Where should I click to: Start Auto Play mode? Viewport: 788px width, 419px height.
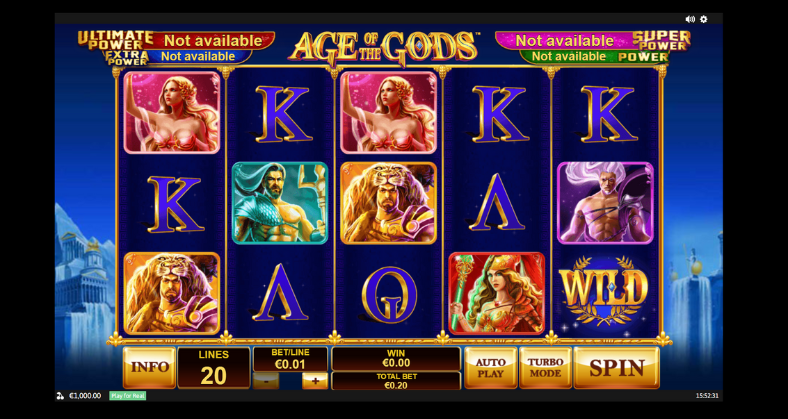[x=490, y=367]
